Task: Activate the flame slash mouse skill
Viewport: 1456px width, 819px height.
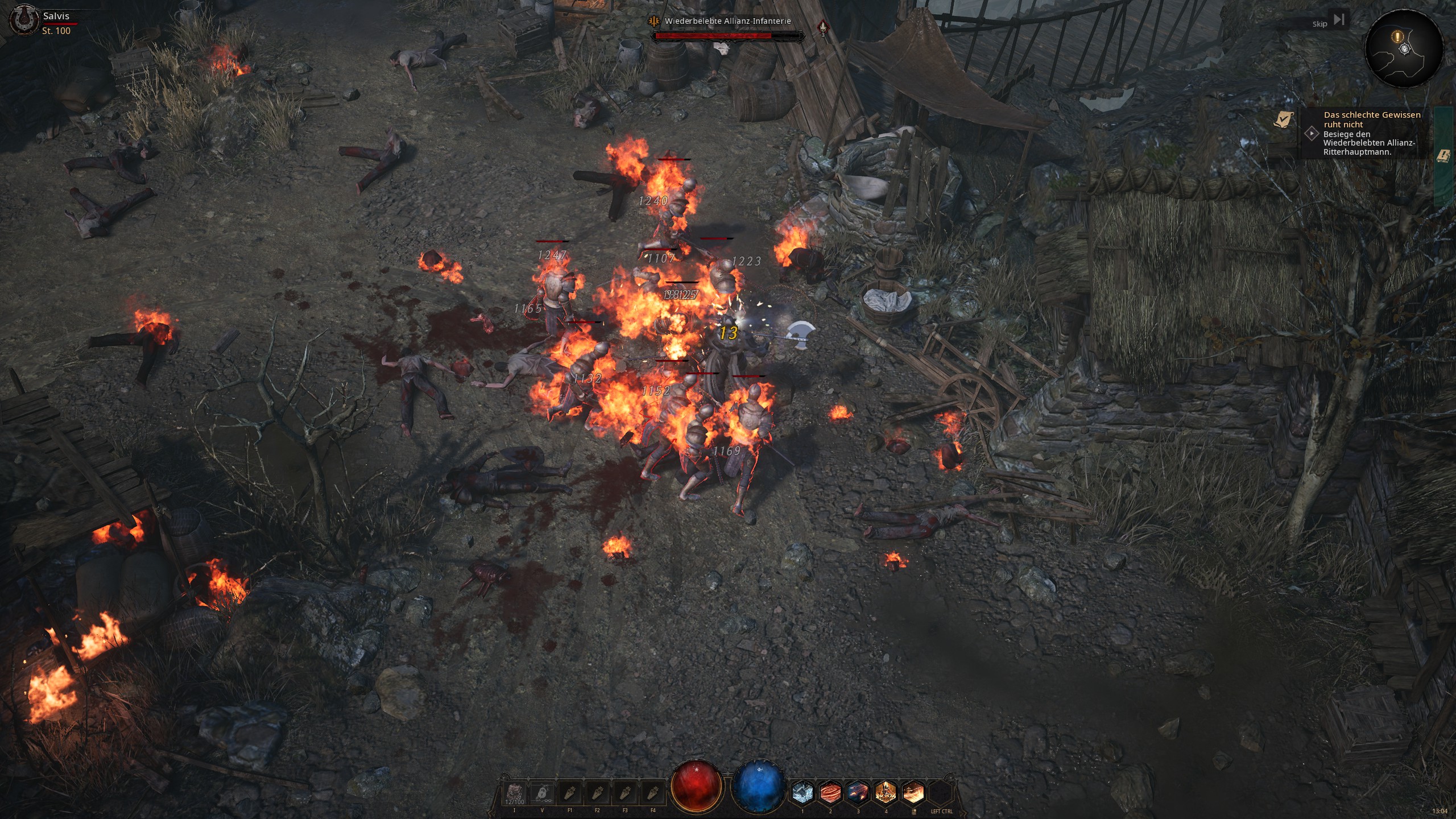Action: coord(913,792)
